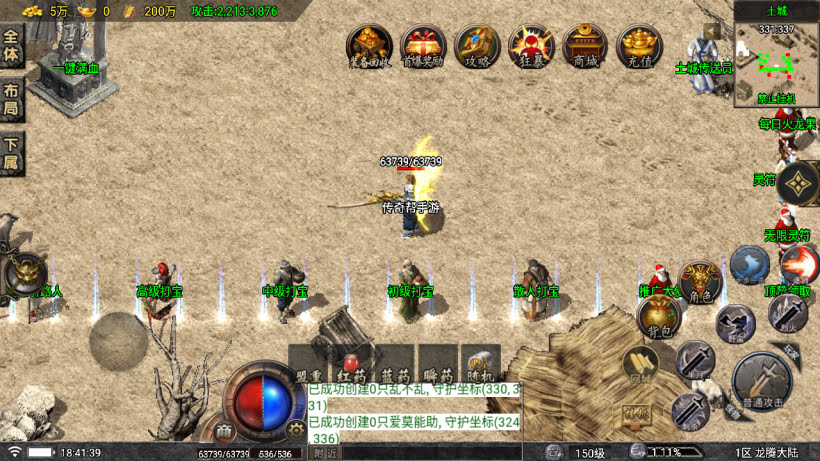The image size is (820, 461).
Task: Tap the 商 merchant button beside the health orb
Action: click(225, 431)
